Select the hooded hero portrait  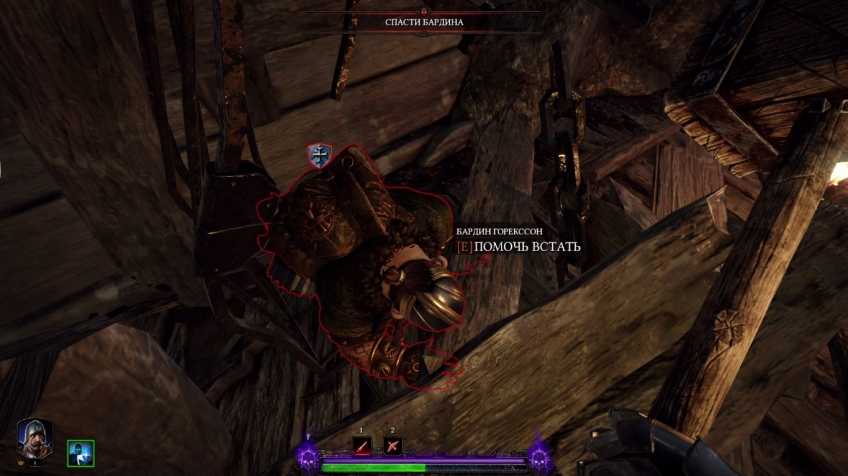[x=35, y=441]
